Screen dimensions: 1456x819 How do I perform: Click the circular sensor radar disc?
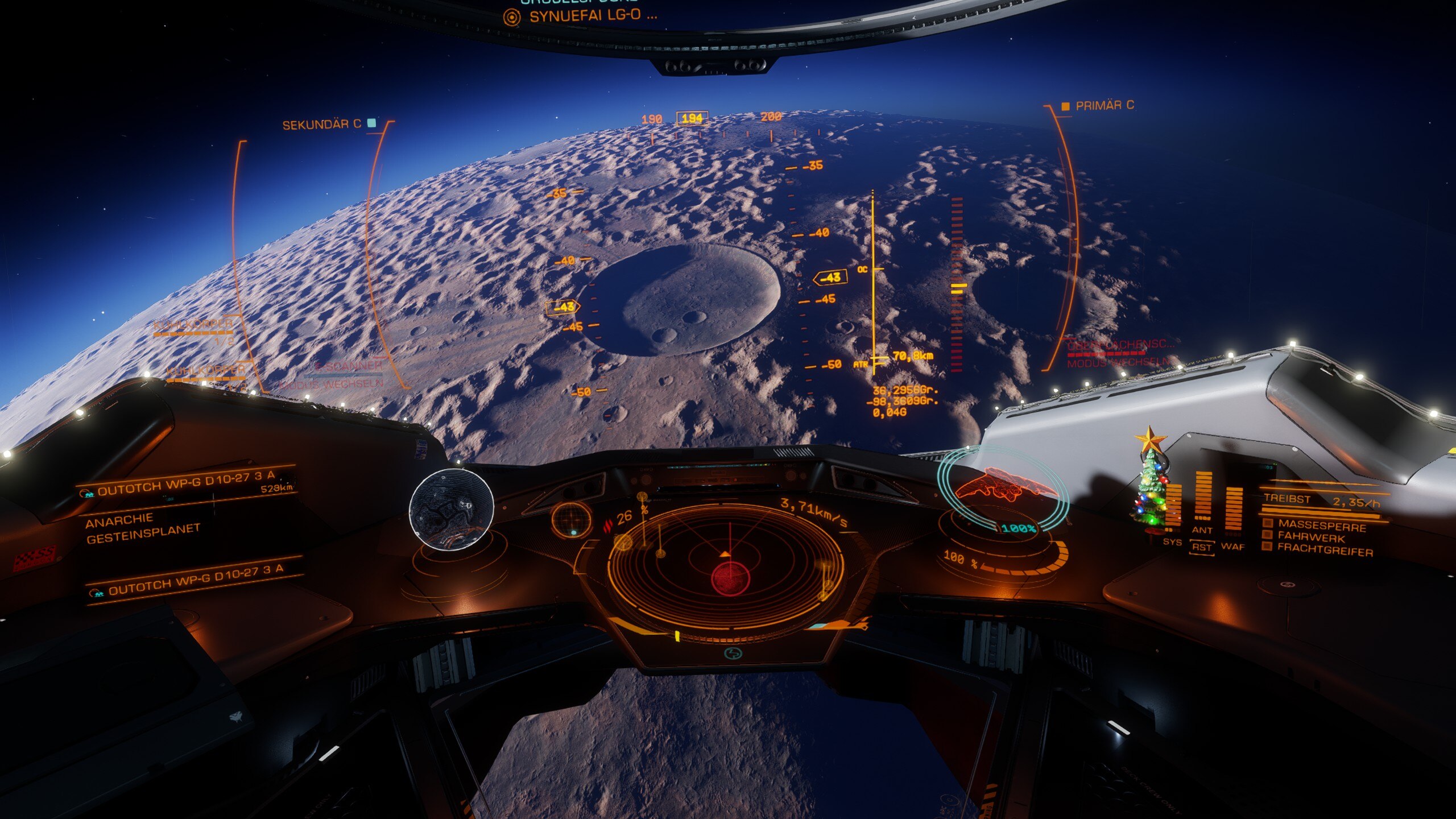[x=725, y=565]
